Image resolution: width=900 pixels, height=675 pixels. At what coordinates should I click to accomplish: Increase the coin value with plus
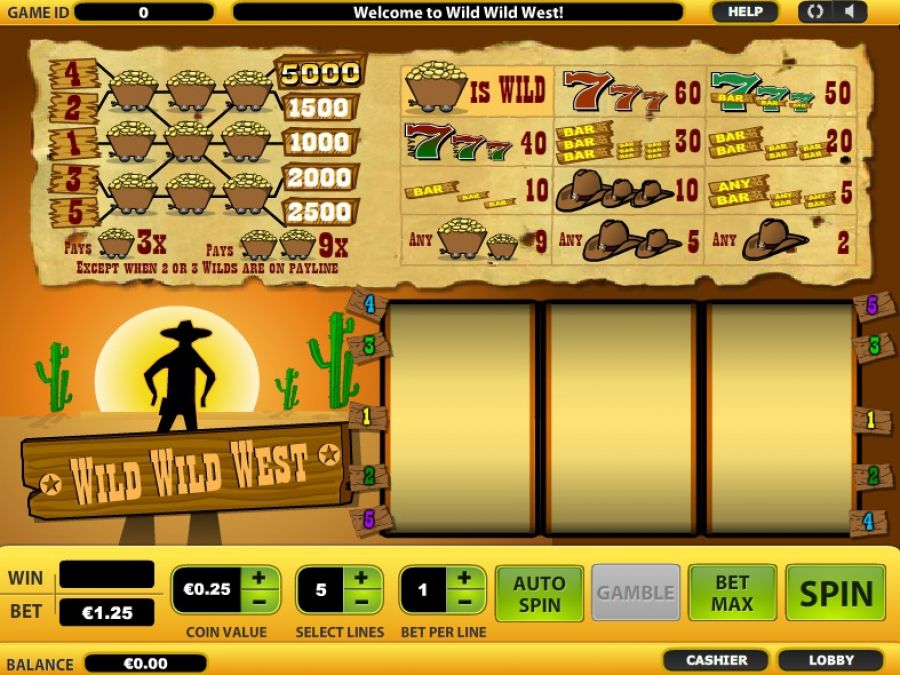[x=259, y=578]
